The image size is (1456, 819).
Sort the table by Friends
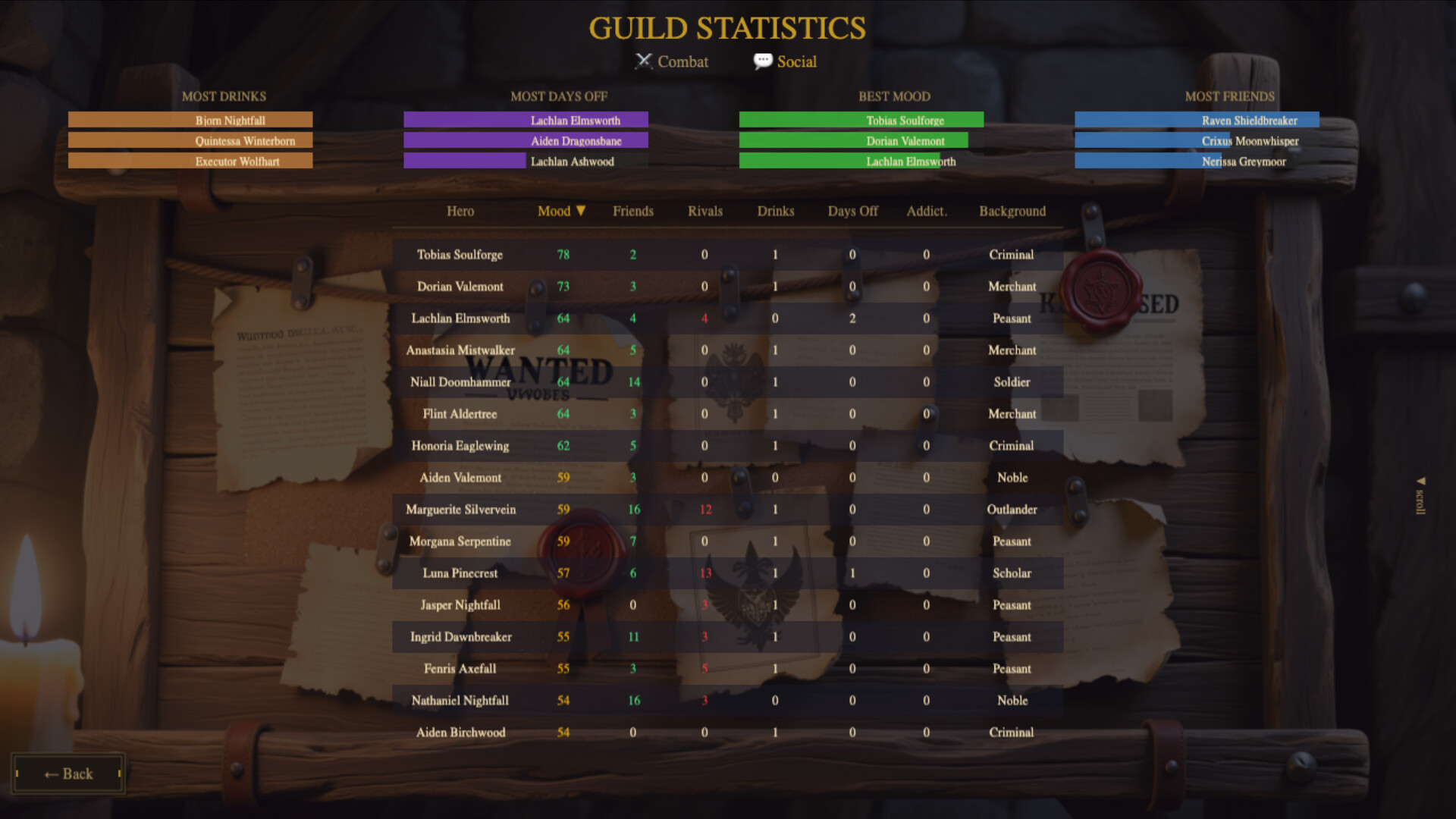(x=633, y=211)
